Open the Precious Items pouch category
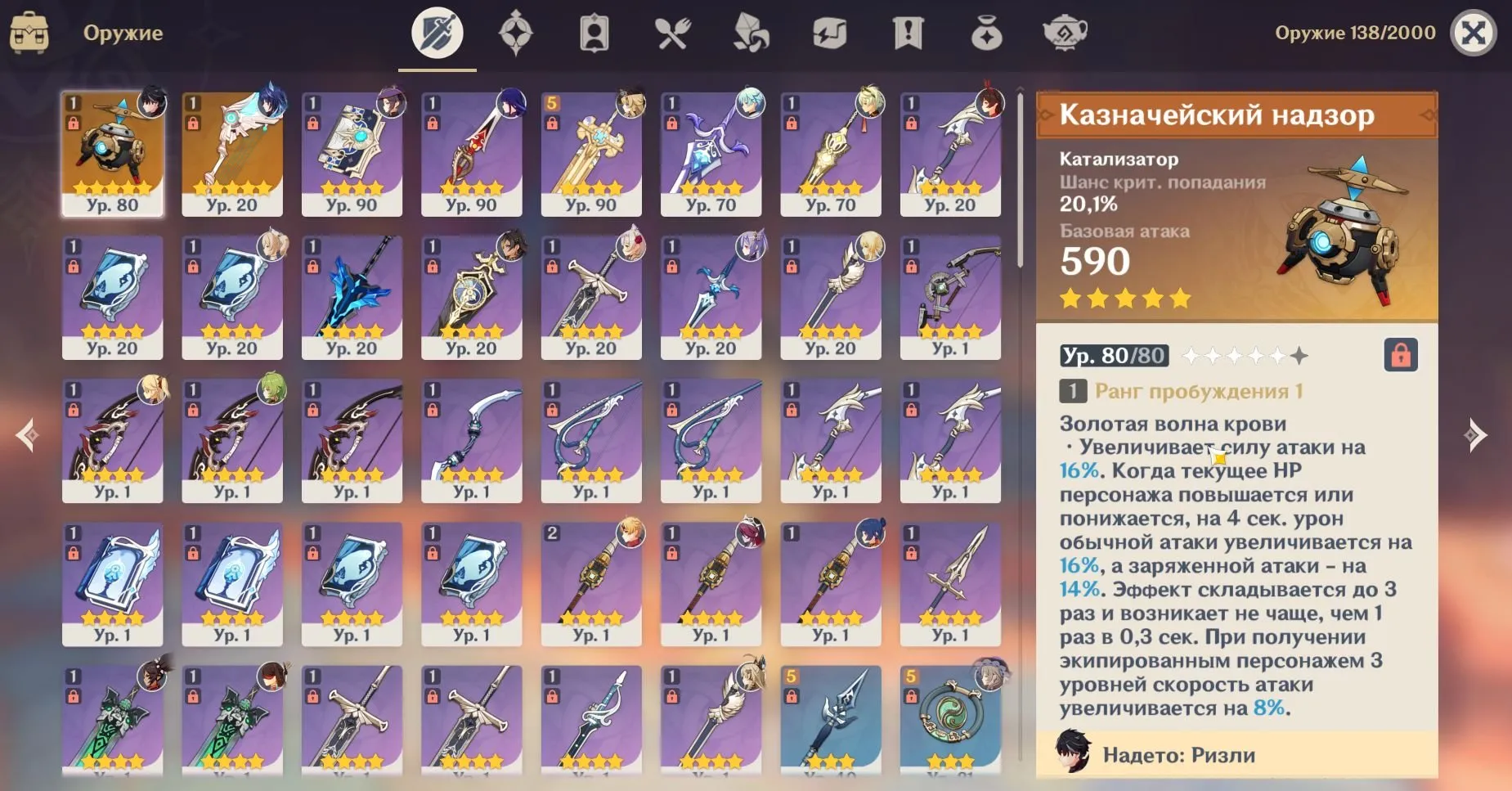Image resolution: width=1512 pixels, height=791 pixels. [985, 34]
